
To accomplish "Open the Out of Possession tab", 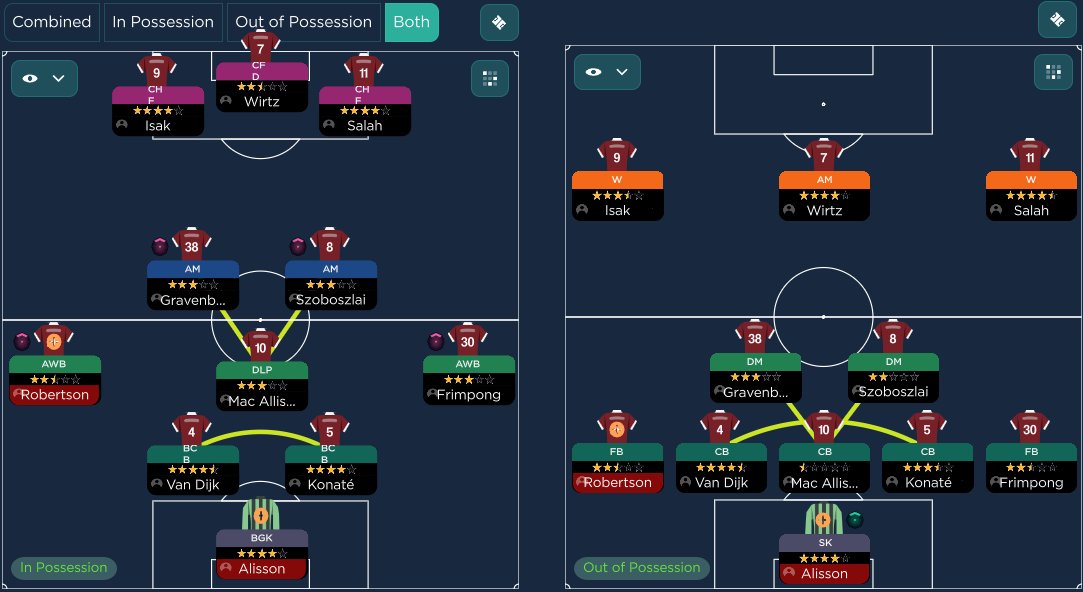I will 304,22.
